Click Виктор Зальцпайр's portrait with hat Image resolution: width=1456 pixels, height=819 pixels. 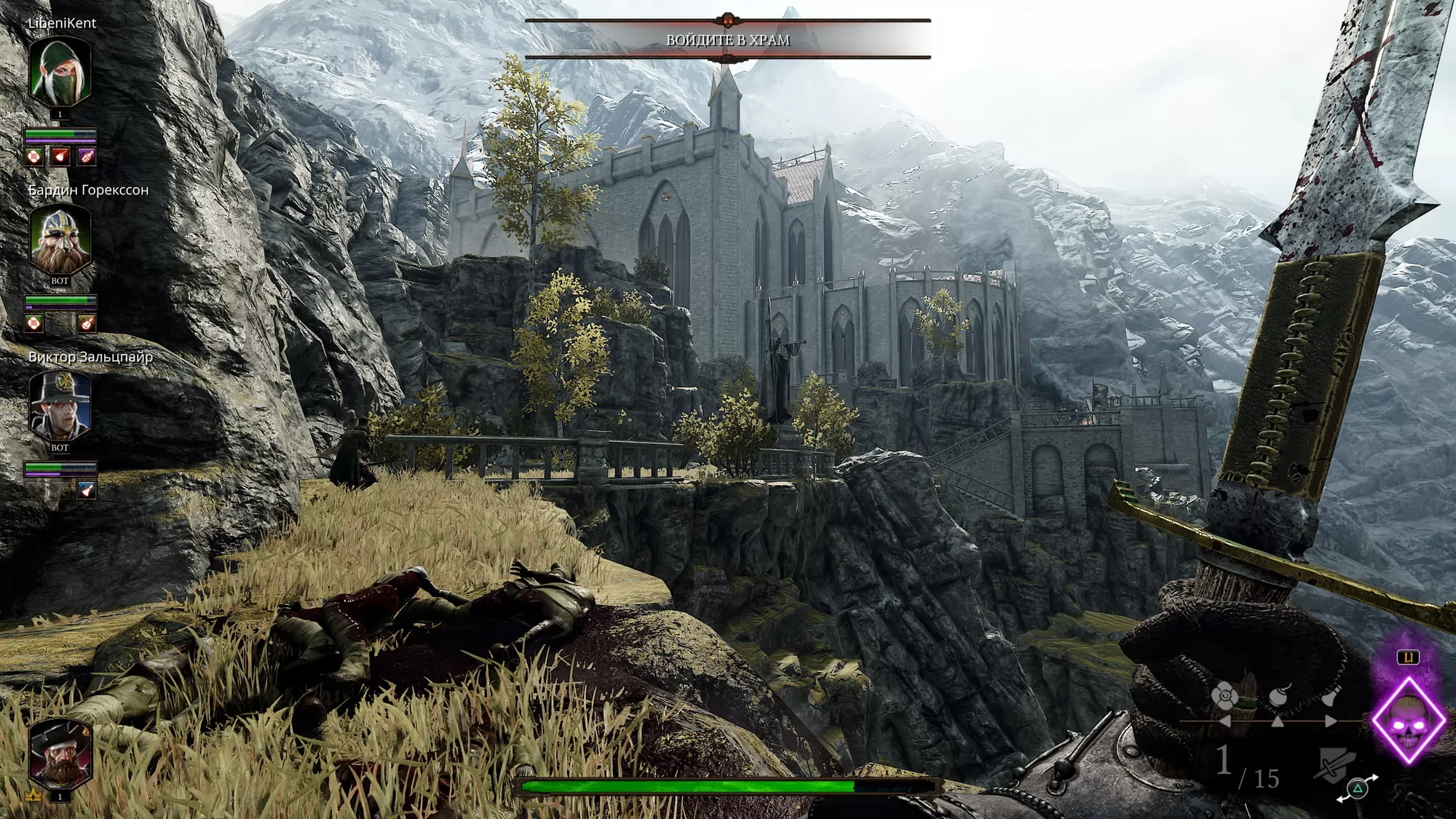pos(60,404)
